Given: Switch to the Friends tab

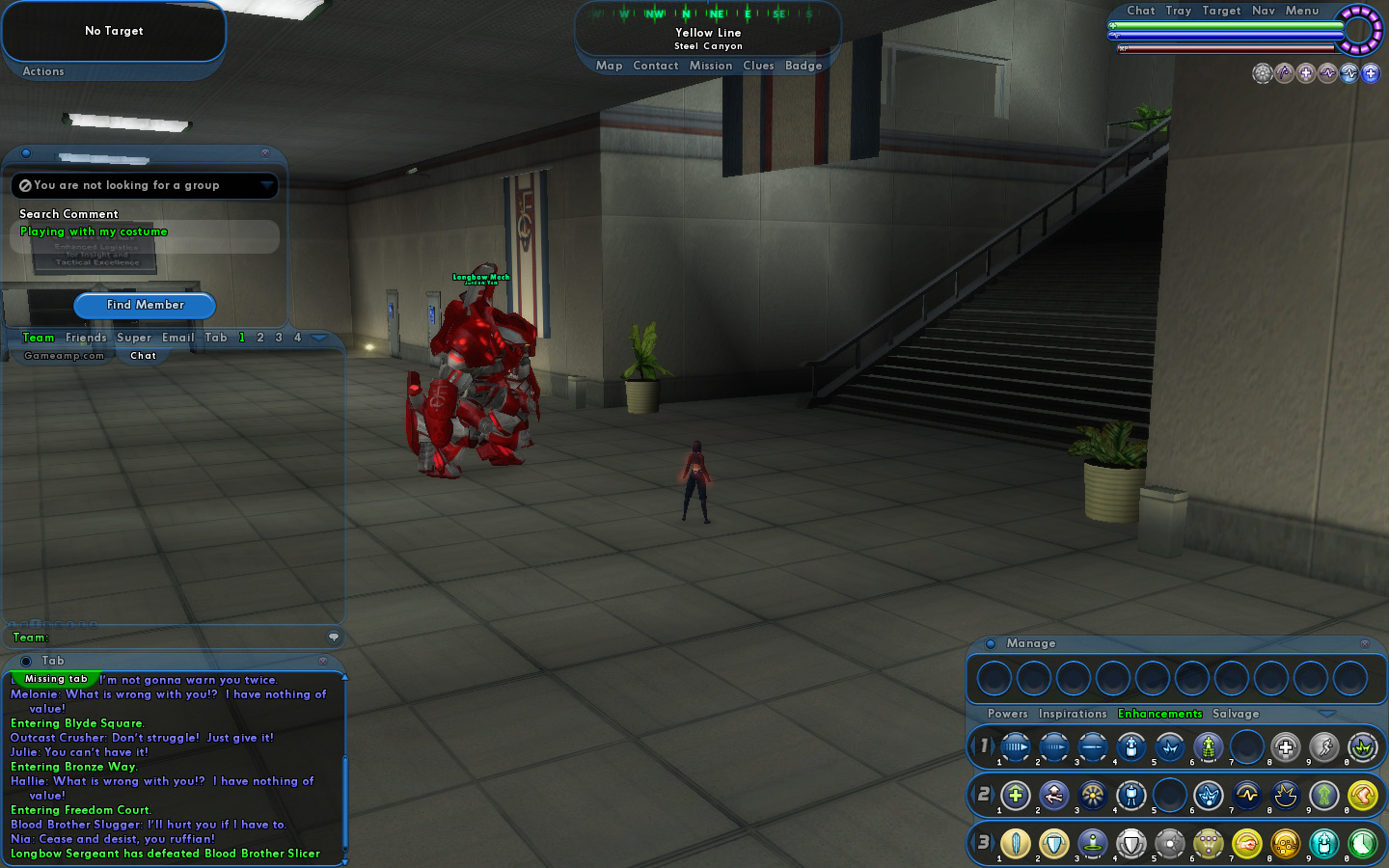Looking at the screenshot, I should pos(86,338).
